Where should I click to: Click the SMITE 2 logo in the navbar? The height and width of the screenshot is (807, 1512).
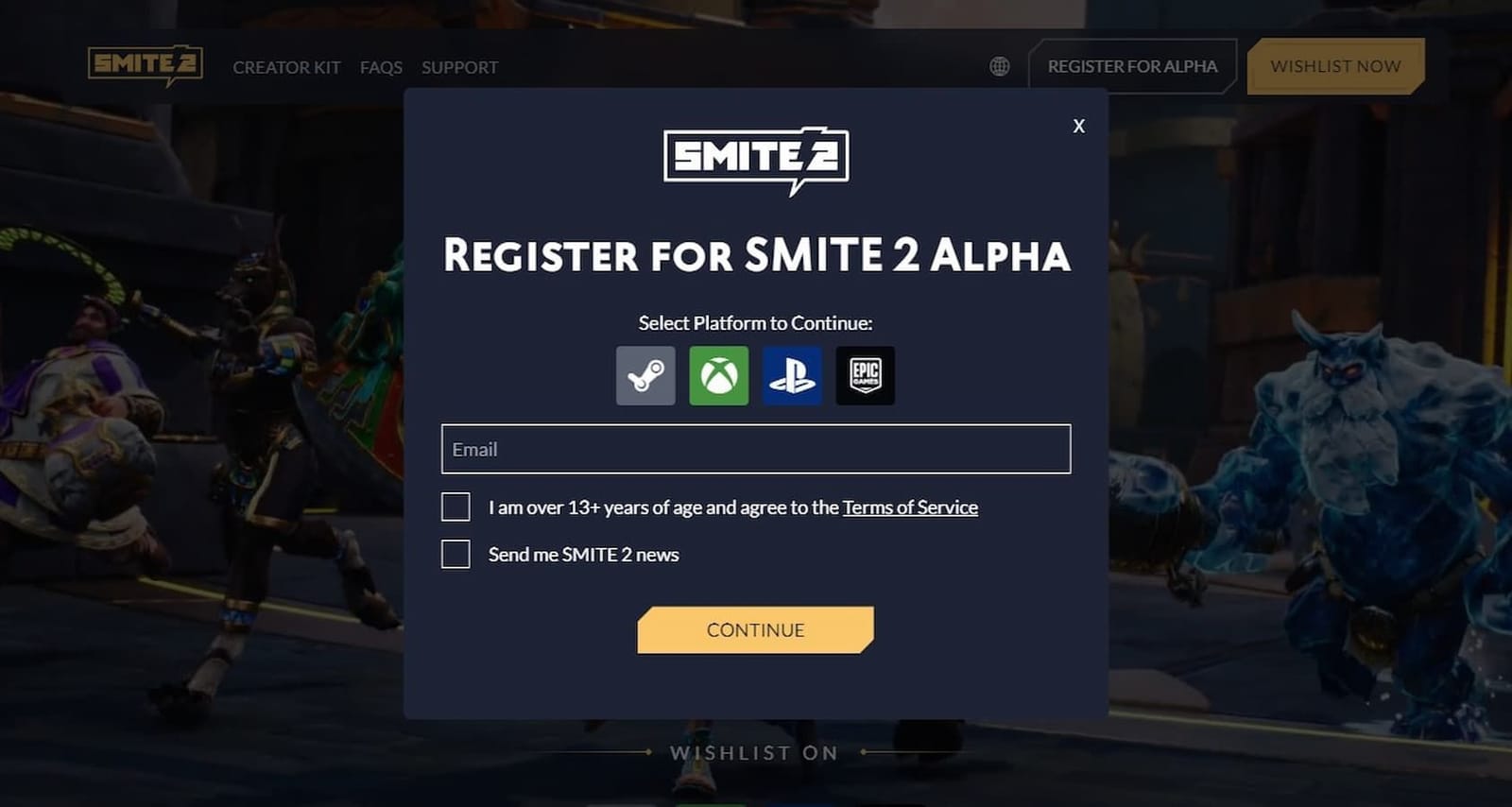click(144, 66)
